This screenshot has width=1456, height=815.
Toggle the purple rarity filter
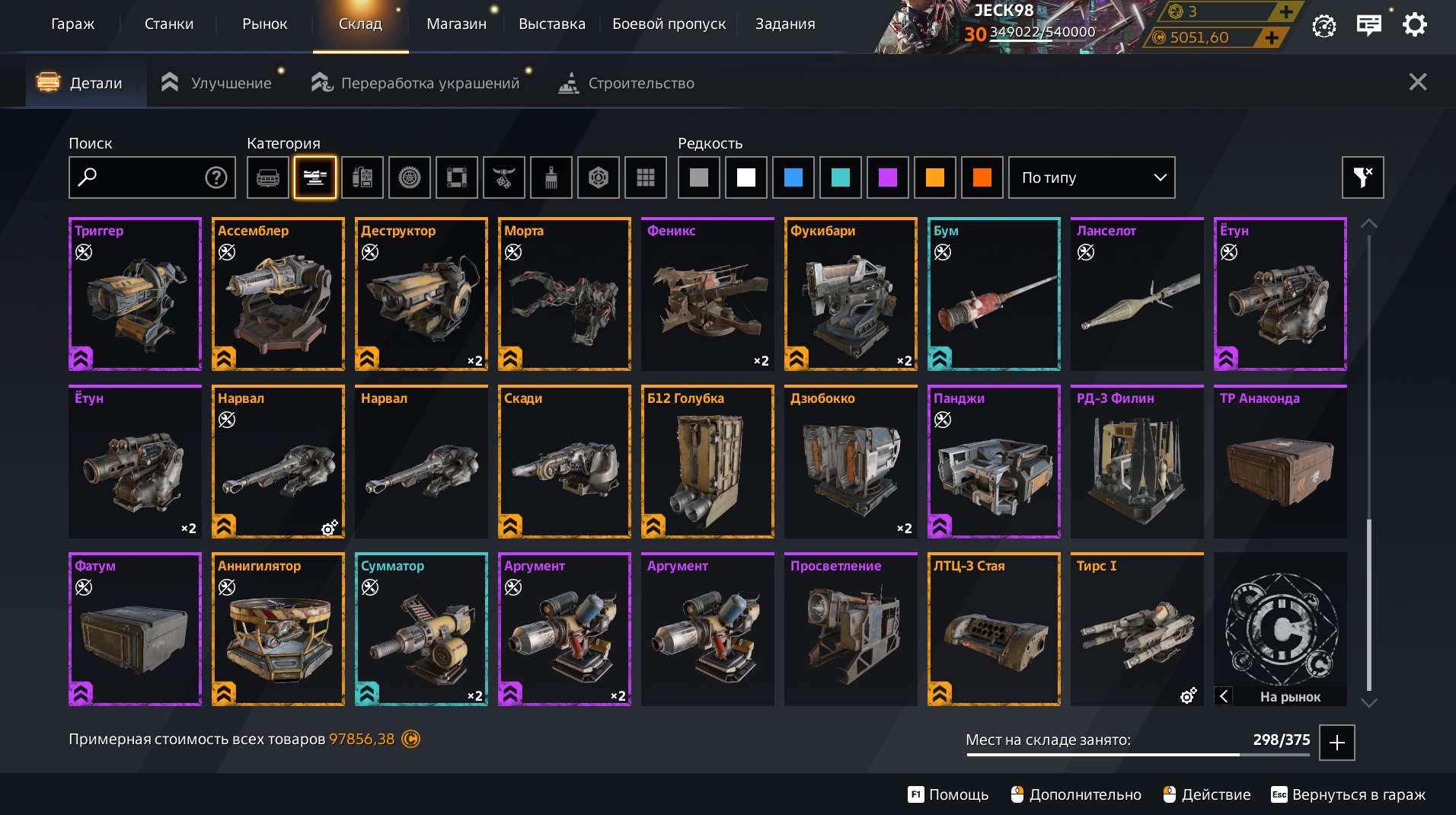pyautogui.click(x=888, y=177)
